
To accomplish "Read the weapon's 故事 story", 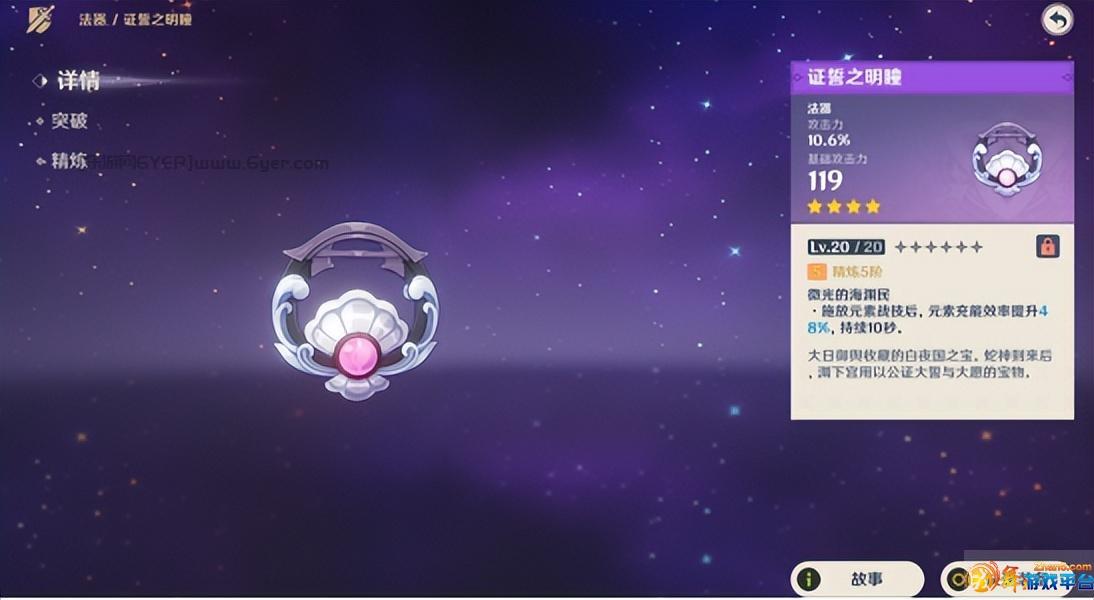I will tap(857, 579).
